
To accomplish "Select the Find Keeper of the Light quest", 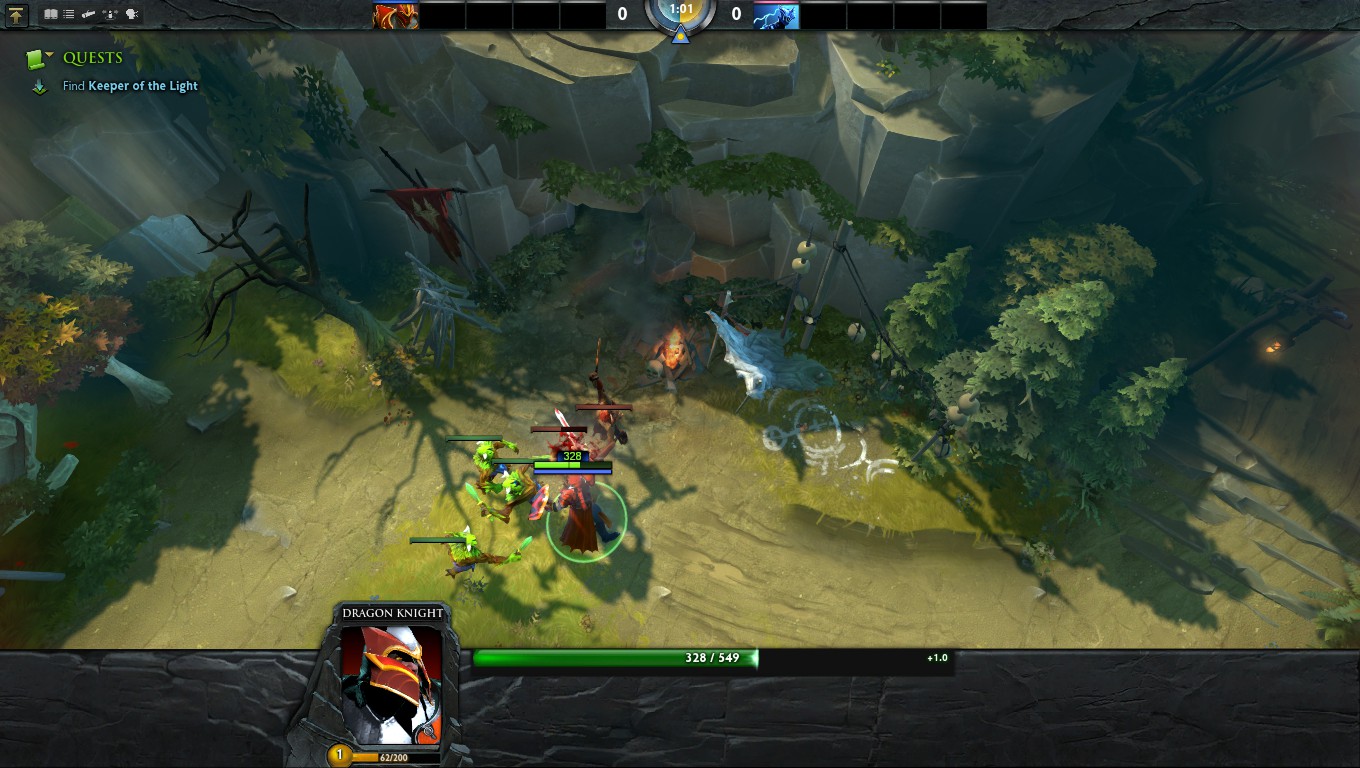I will [130, 86].
